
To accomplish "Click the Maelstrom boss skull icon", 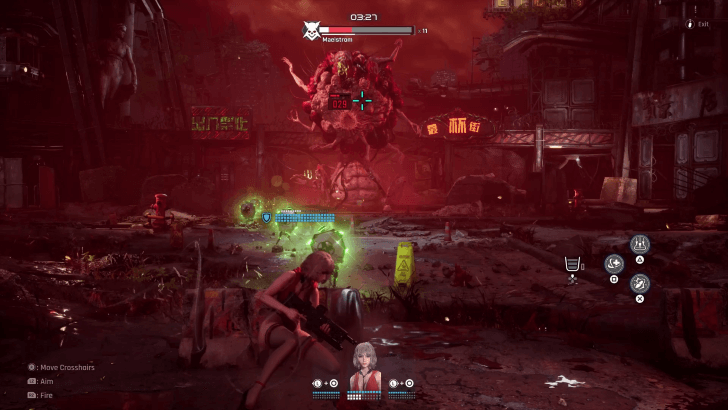I will (311, 32).
